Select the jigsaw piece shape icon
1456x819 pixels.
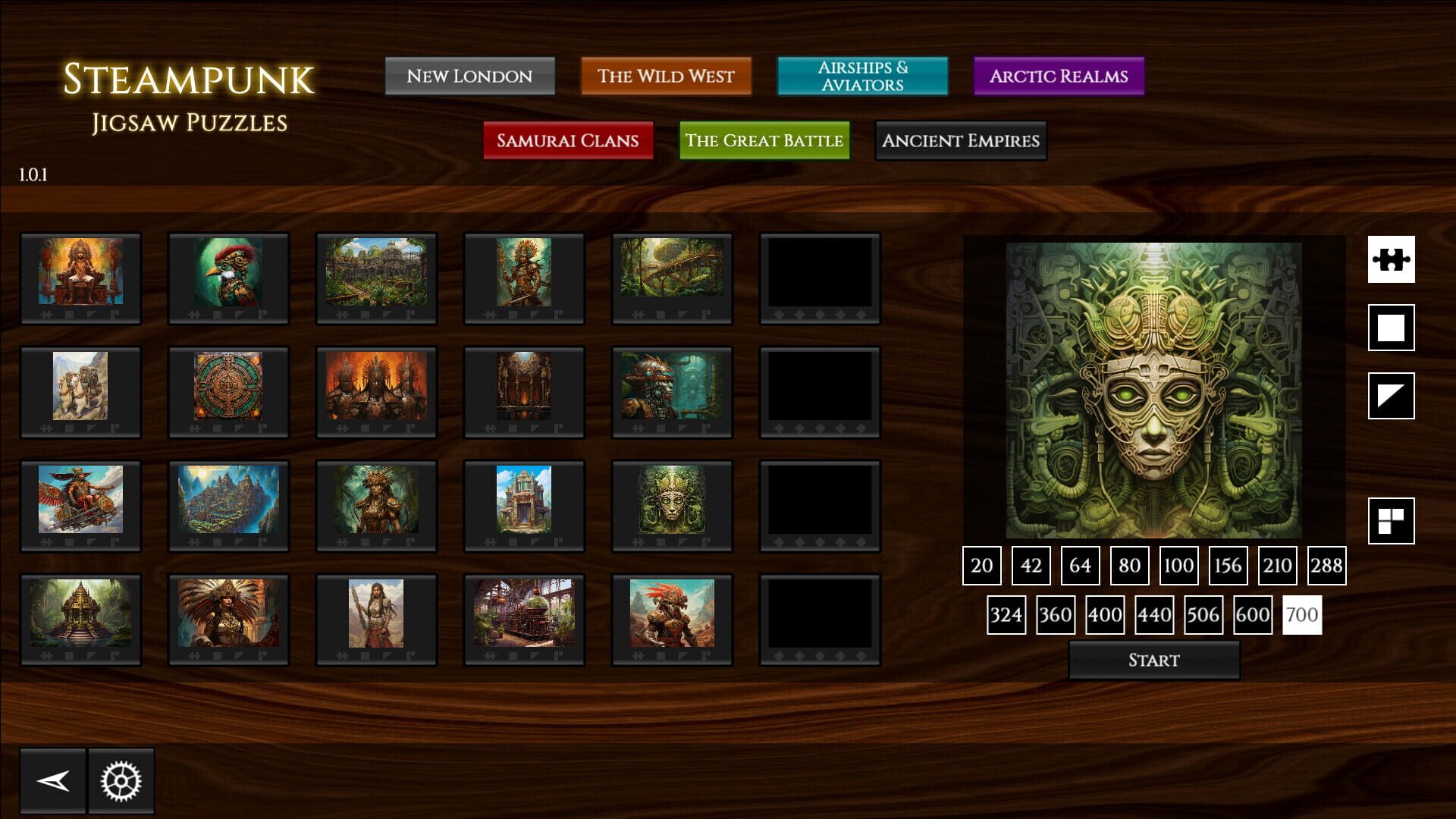(x=1391, y=258)
